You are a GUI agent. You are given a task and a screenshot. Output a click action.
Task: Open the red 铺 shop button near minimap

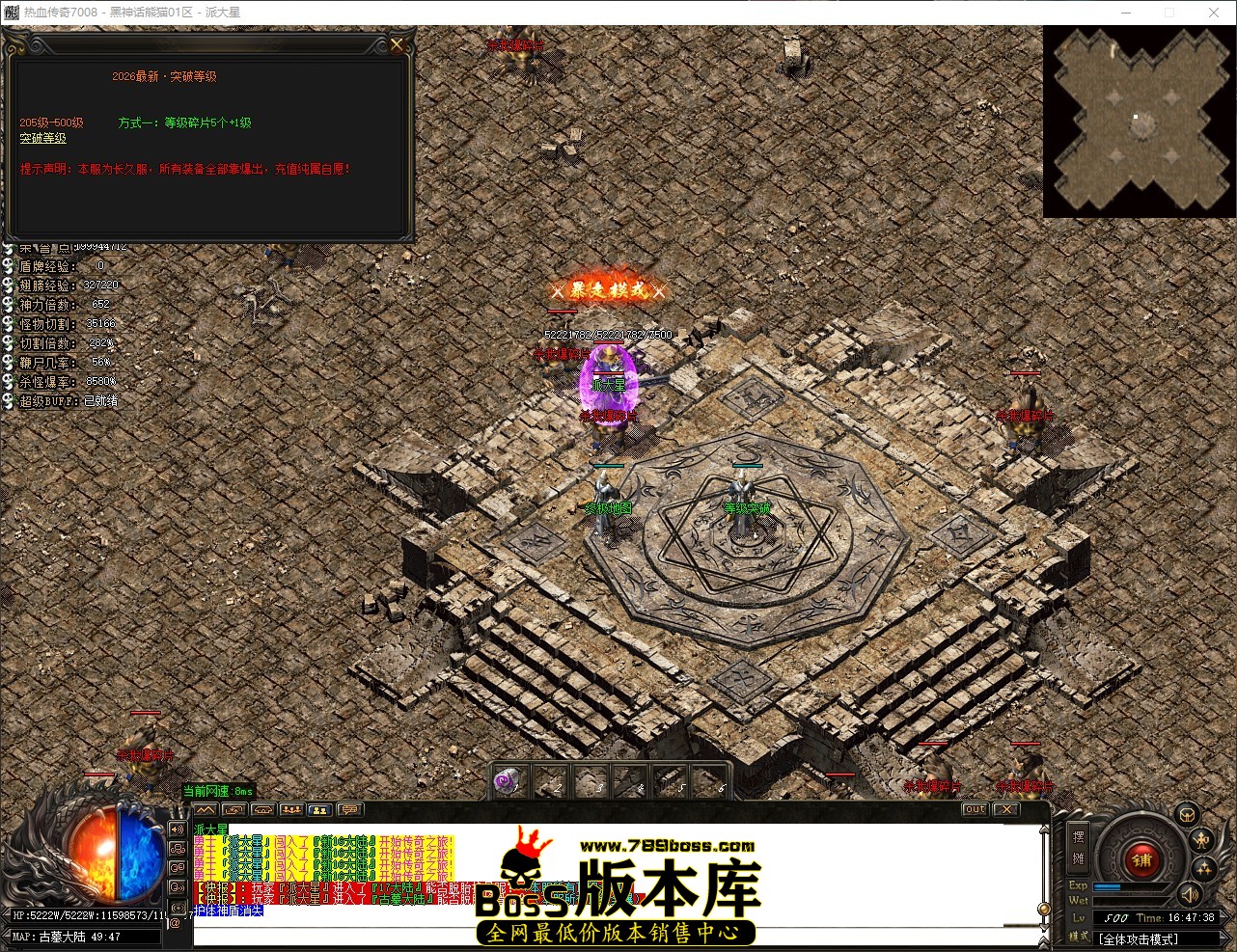pyautogui.click(x=1141, y=858)
